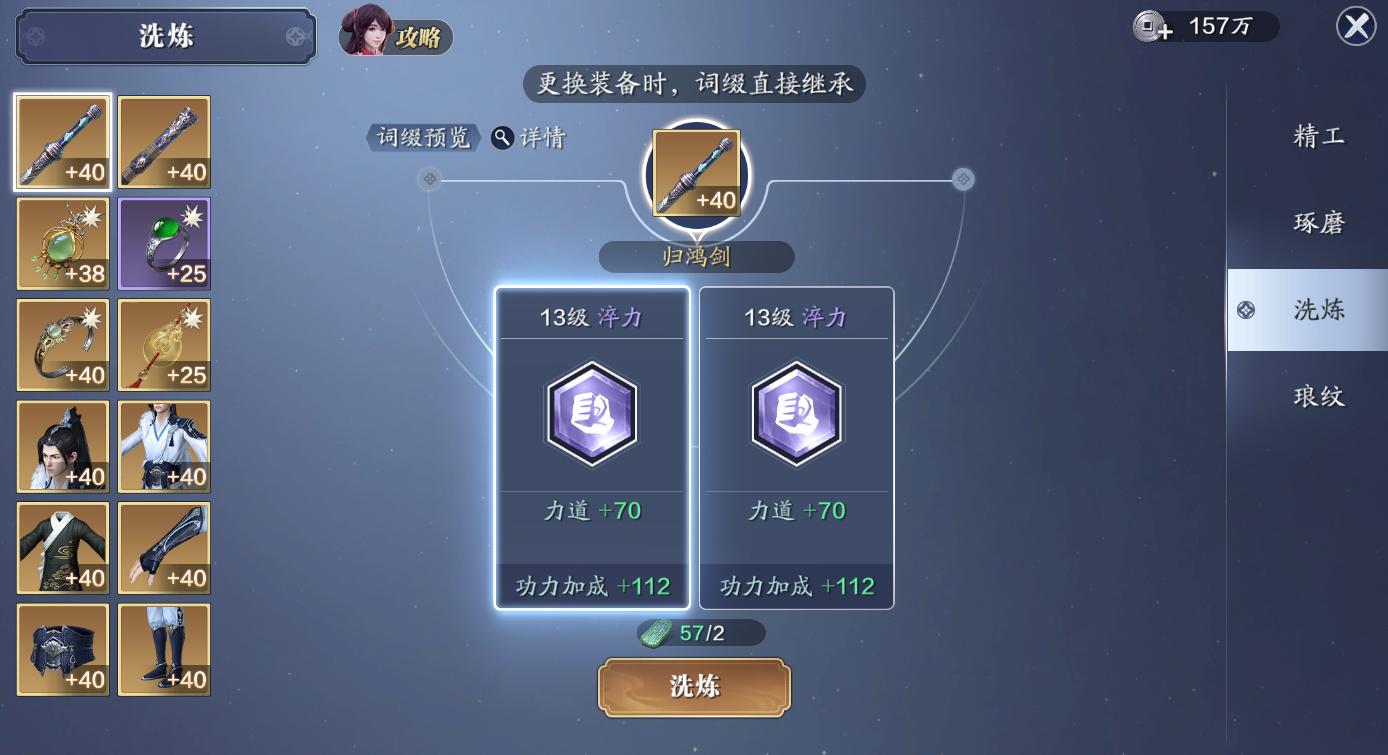The width and height of the screenshot is (1388, 755).
Task: Select the left 13级淬力 attribute card
Action: click(x=592, y=445)
